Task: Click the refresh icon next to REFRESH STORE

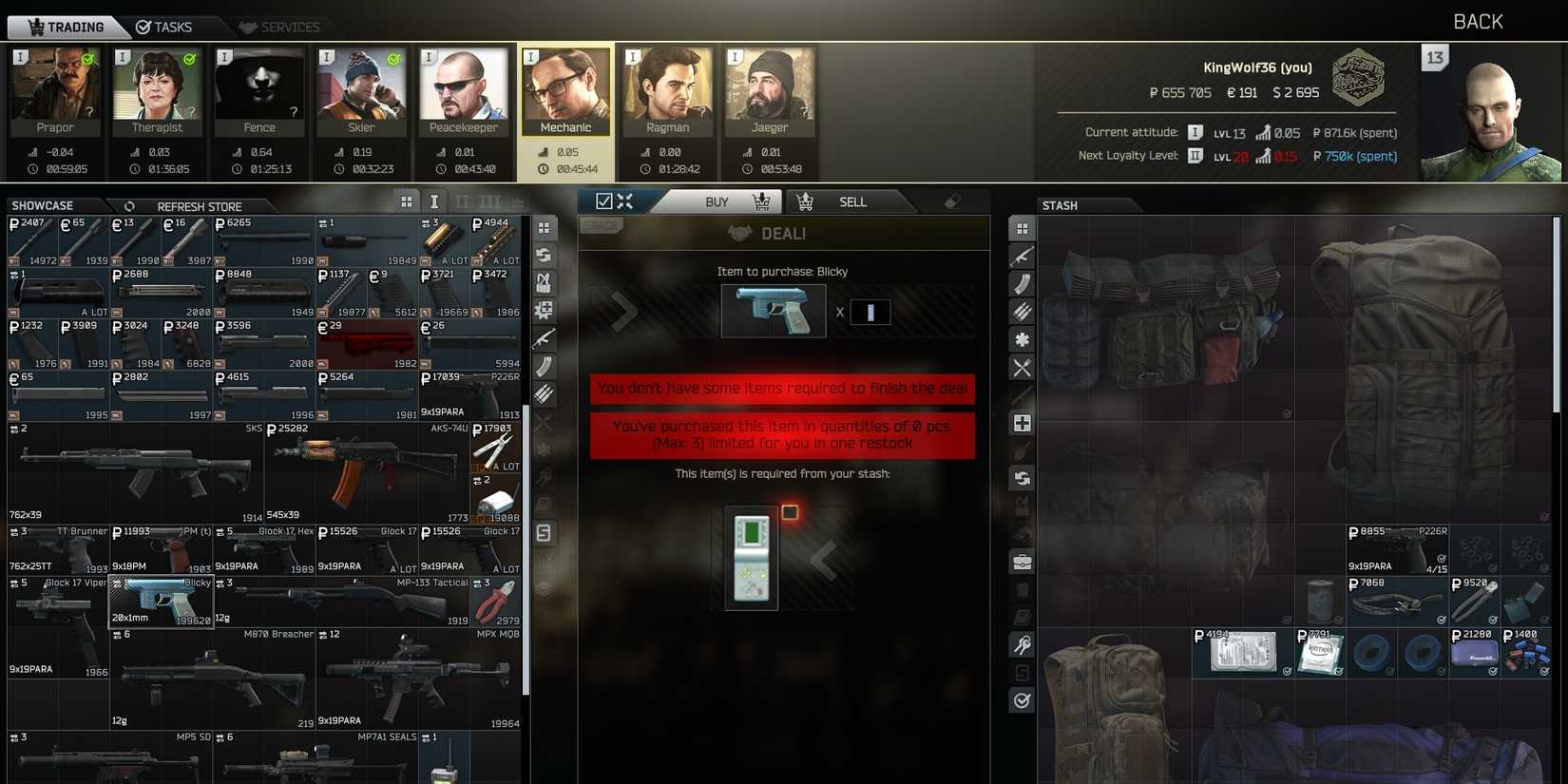Action: pyautogui.click(x=129, y=206)
